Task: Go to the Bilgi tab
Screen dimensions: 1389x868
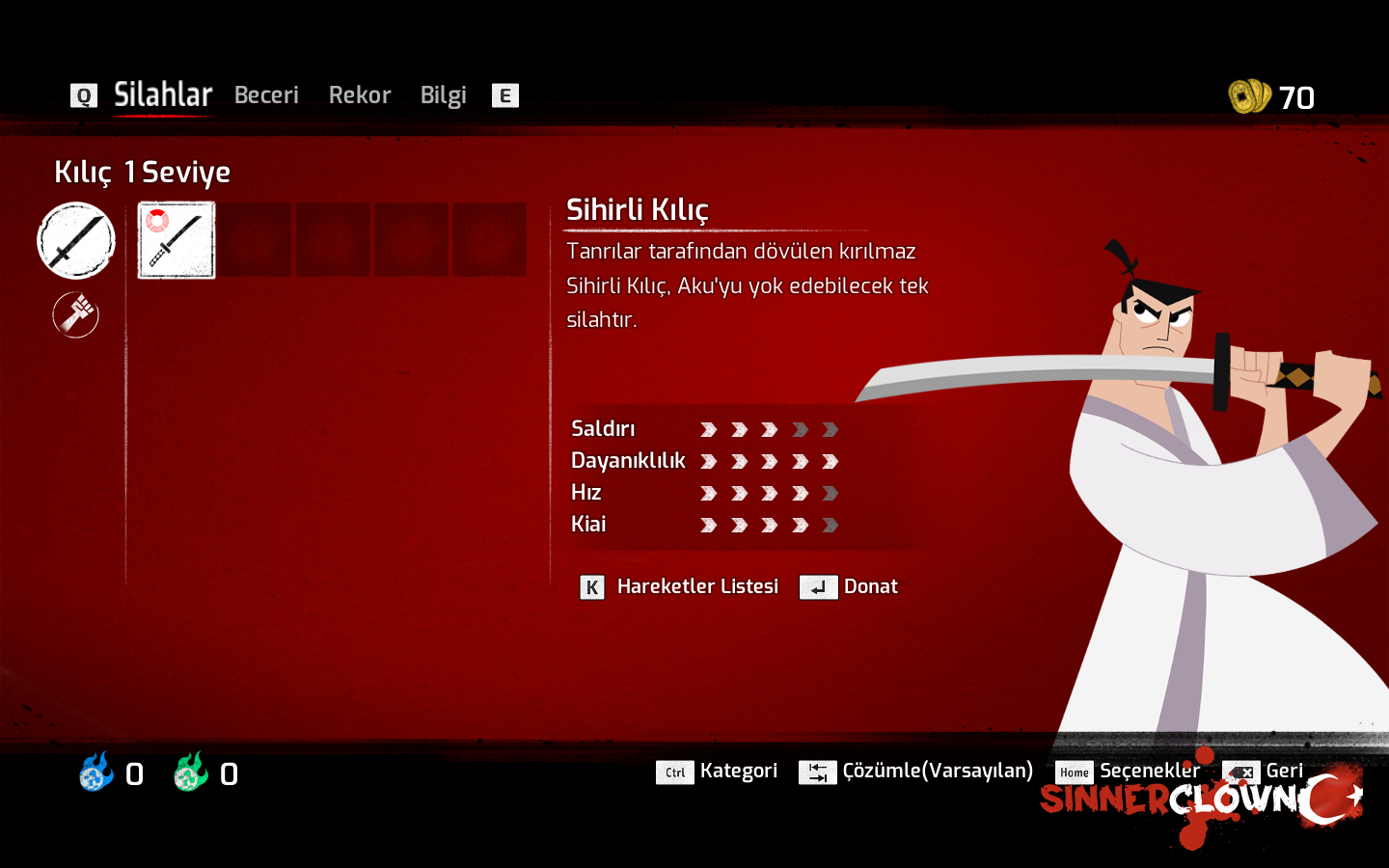Action: pyautogui.click(x=443, y=95)
